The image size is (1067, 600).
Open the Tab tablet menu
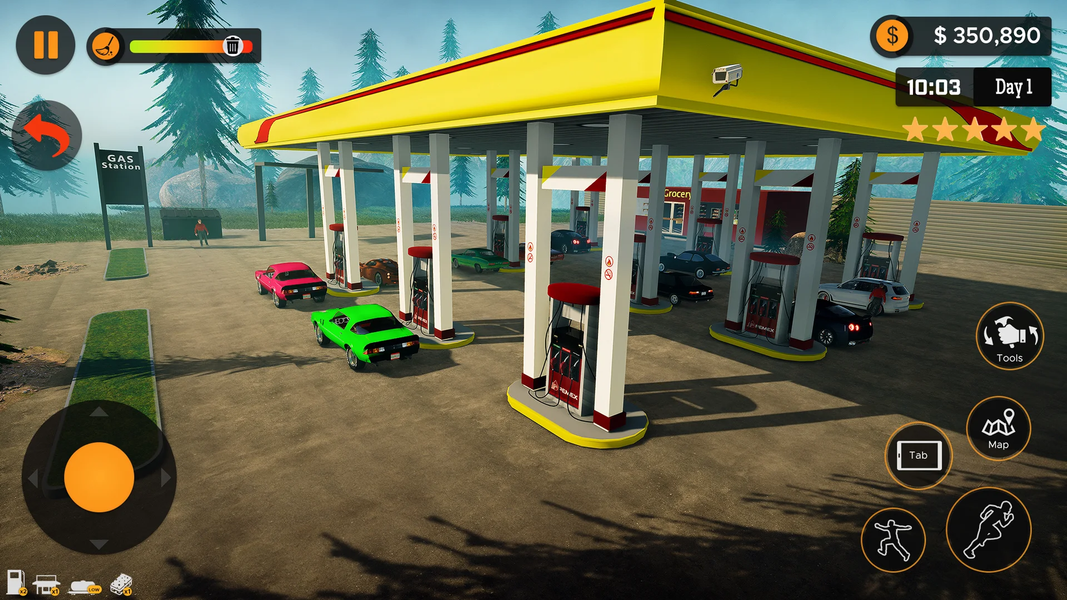pos(918,456)
